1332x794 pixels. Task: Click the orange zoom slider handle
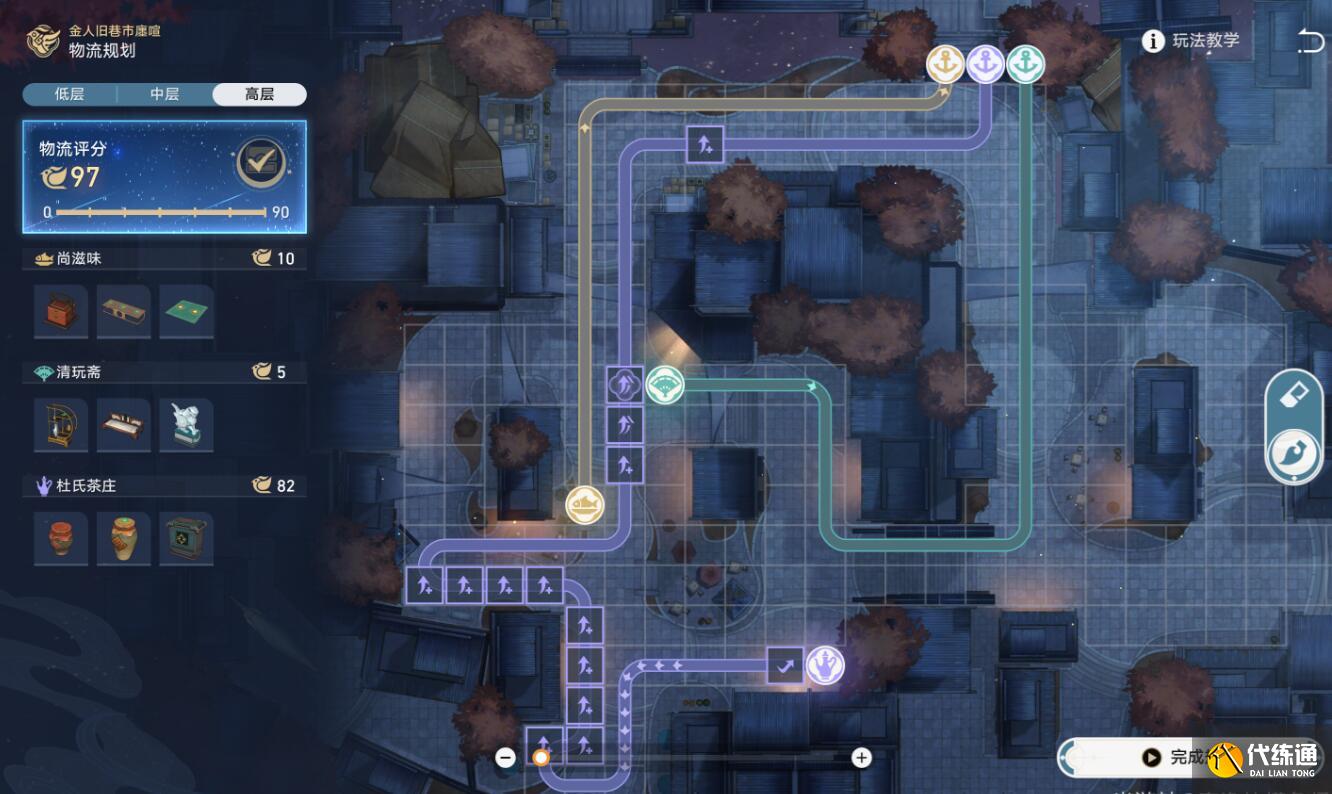click(541, 758)
